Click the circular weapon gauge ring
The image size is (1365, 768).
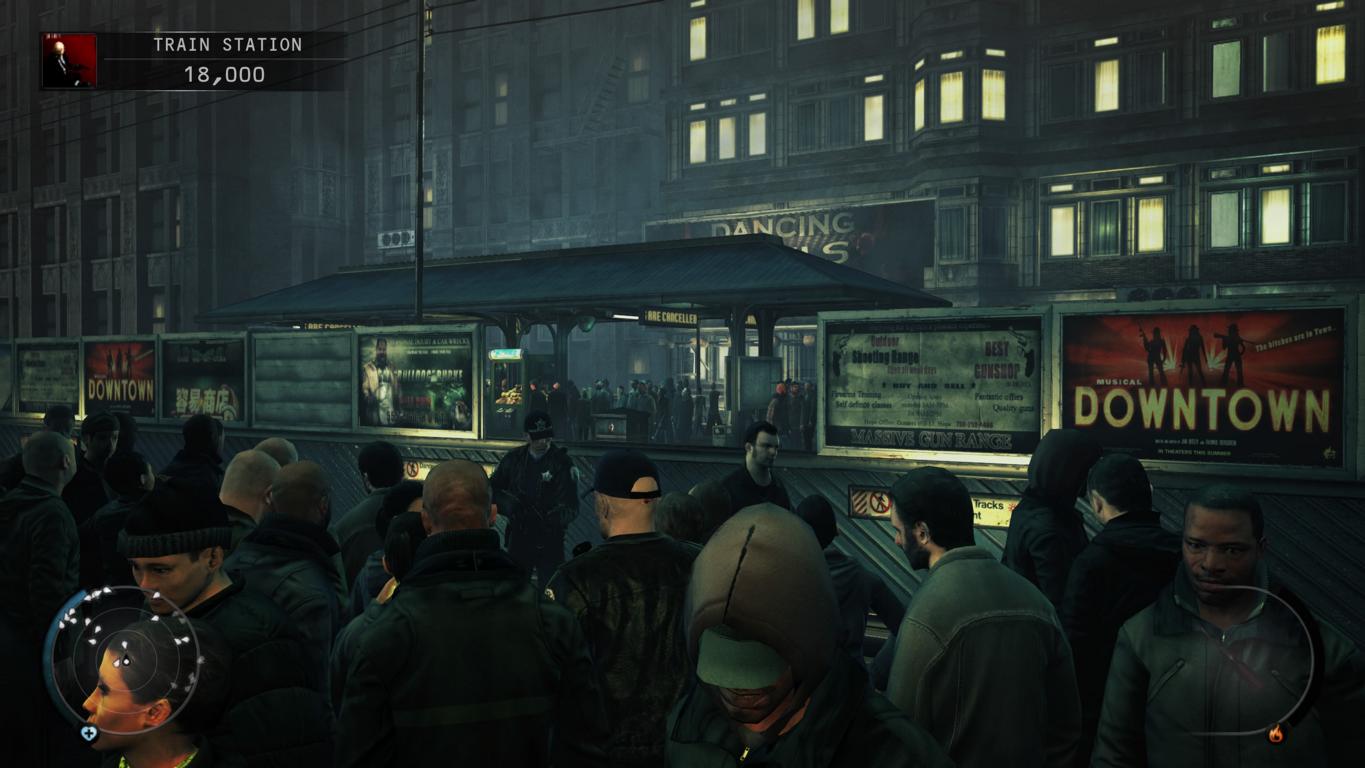coord(1249,660)
